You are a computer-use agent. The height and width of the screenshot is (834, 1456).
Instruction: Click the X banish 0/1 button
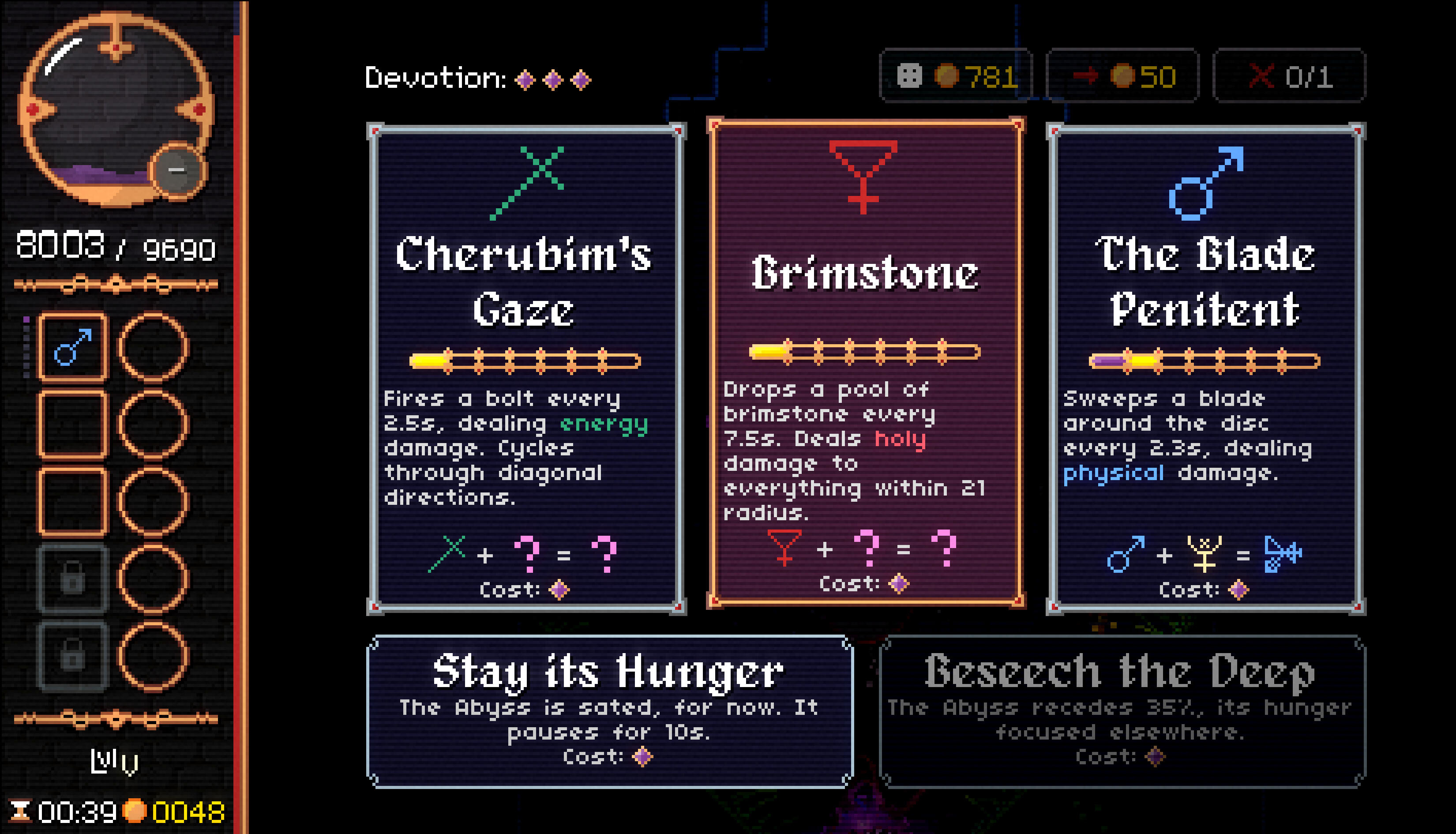coord(1289,76)
